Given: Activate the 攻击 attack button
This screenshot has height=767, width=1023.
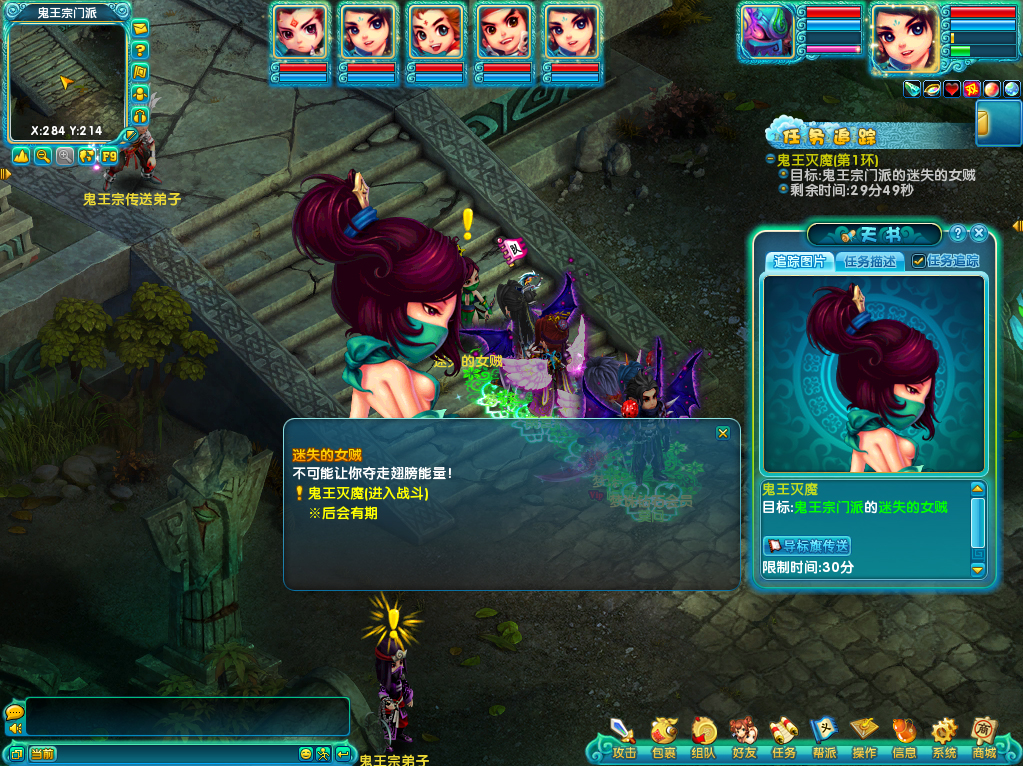Looking at the screenshot, I should (624, 738).
